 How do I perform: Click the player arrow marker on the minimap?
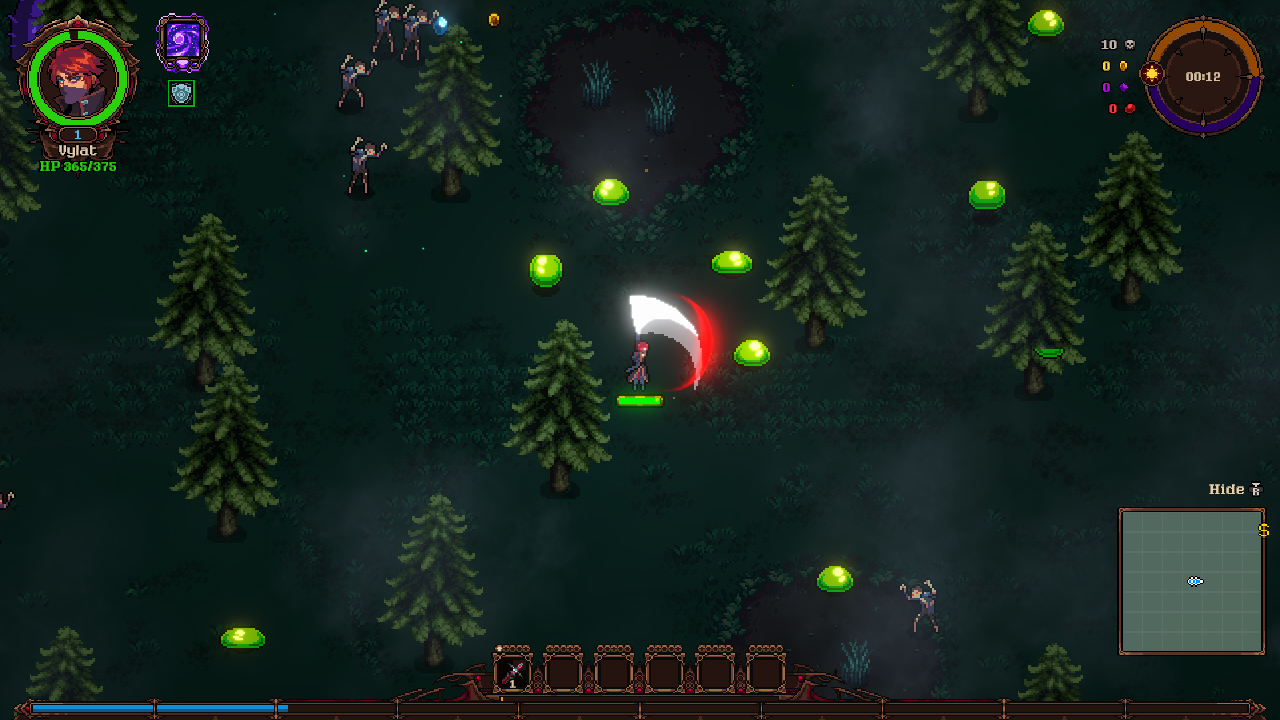(1193, 580)
